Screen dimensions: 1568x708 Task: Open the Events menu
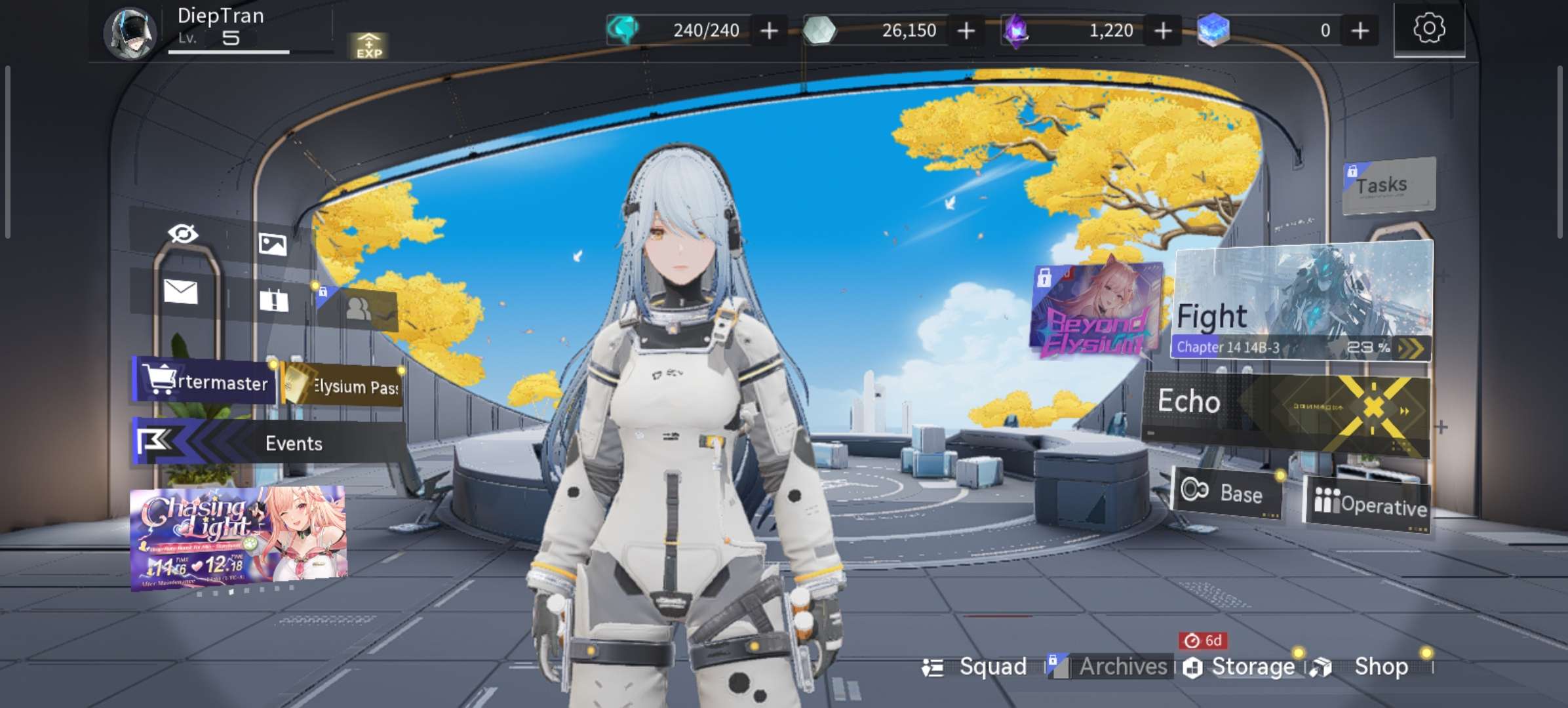pos(269,443)
